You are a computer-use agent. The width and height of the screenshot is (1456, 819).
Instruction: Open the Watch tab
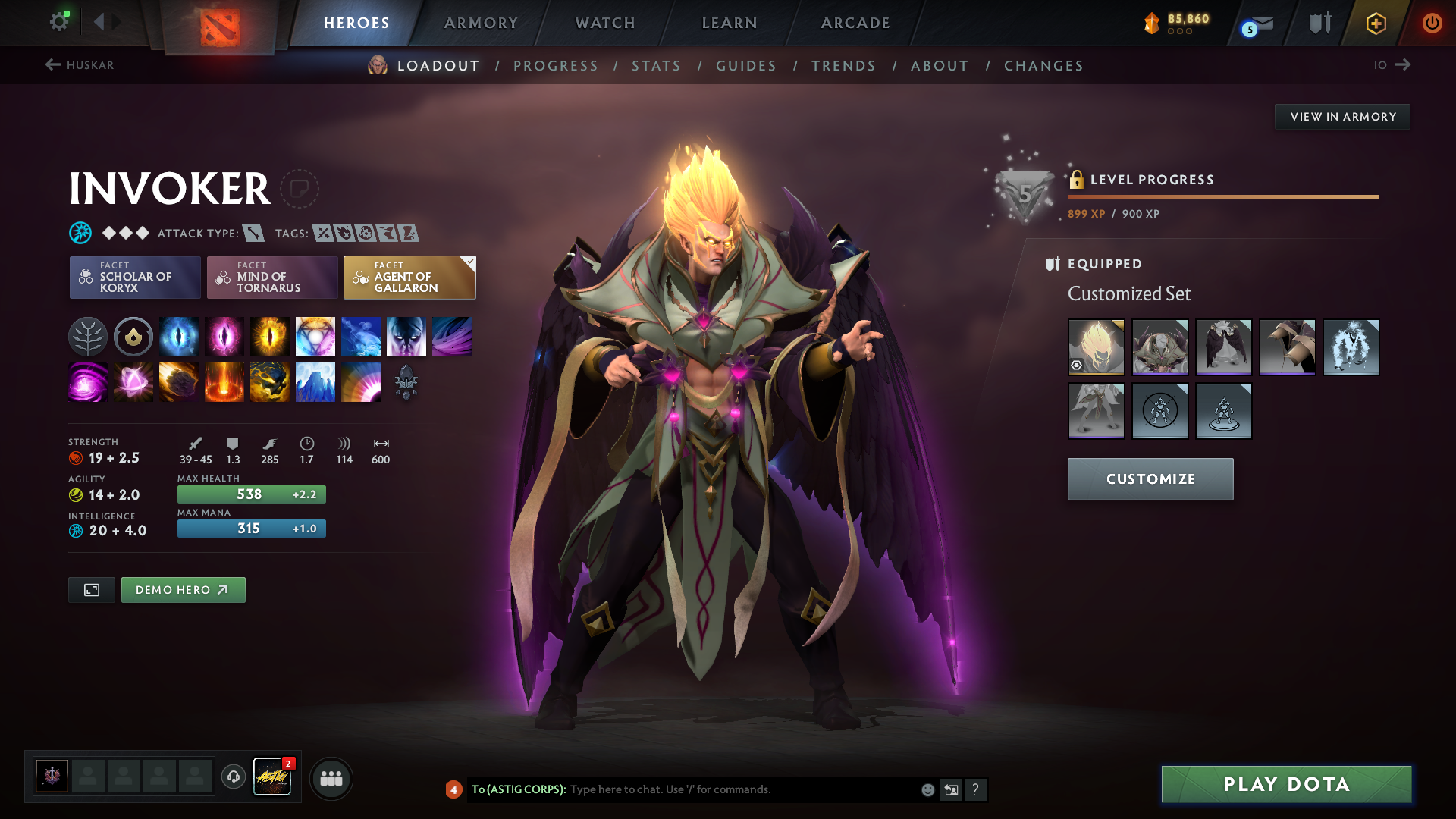(x=605, y=23)
